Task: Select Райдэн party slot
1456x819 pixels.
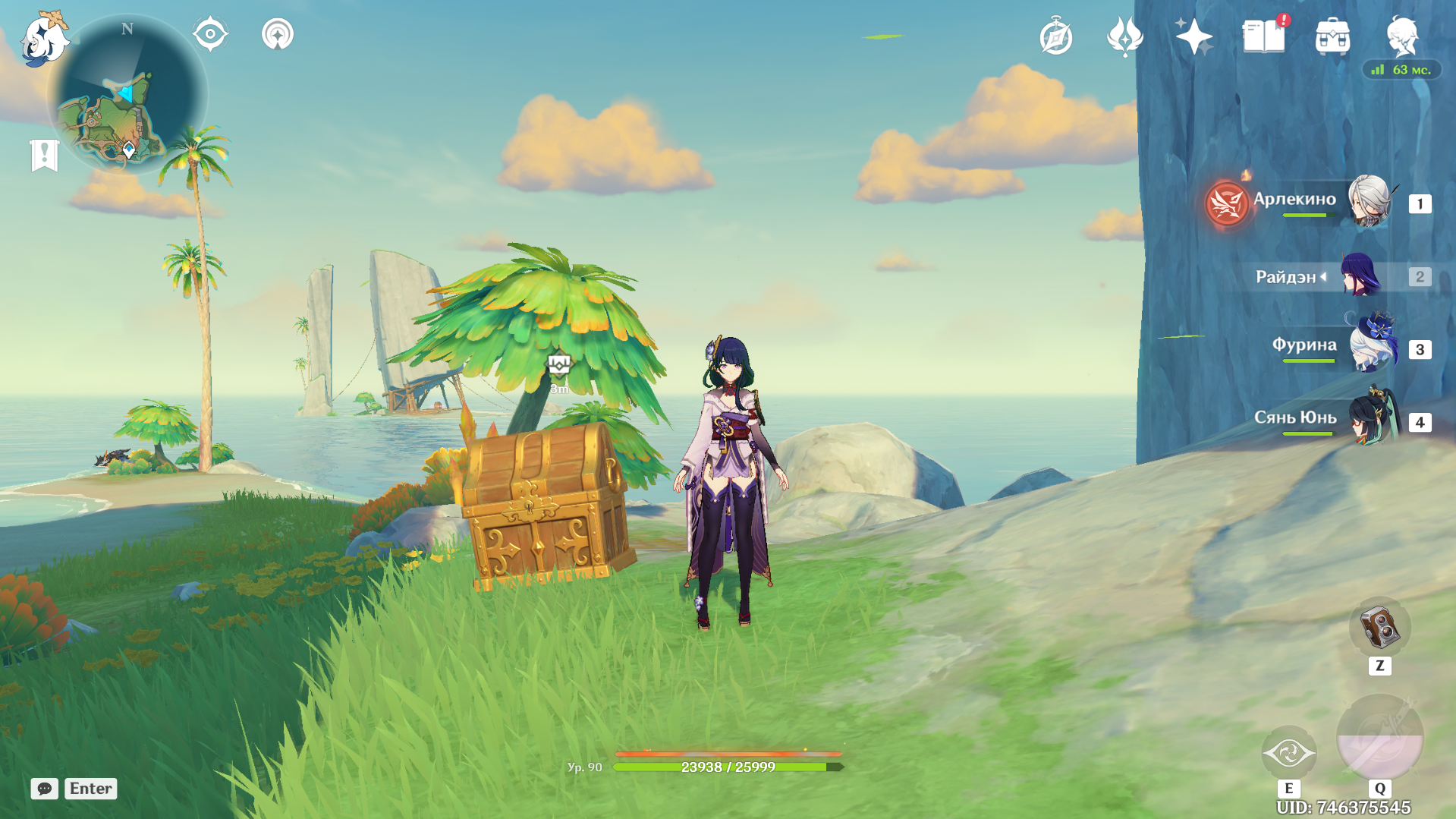Action: pyautogui.click(x=1360, y=276)
